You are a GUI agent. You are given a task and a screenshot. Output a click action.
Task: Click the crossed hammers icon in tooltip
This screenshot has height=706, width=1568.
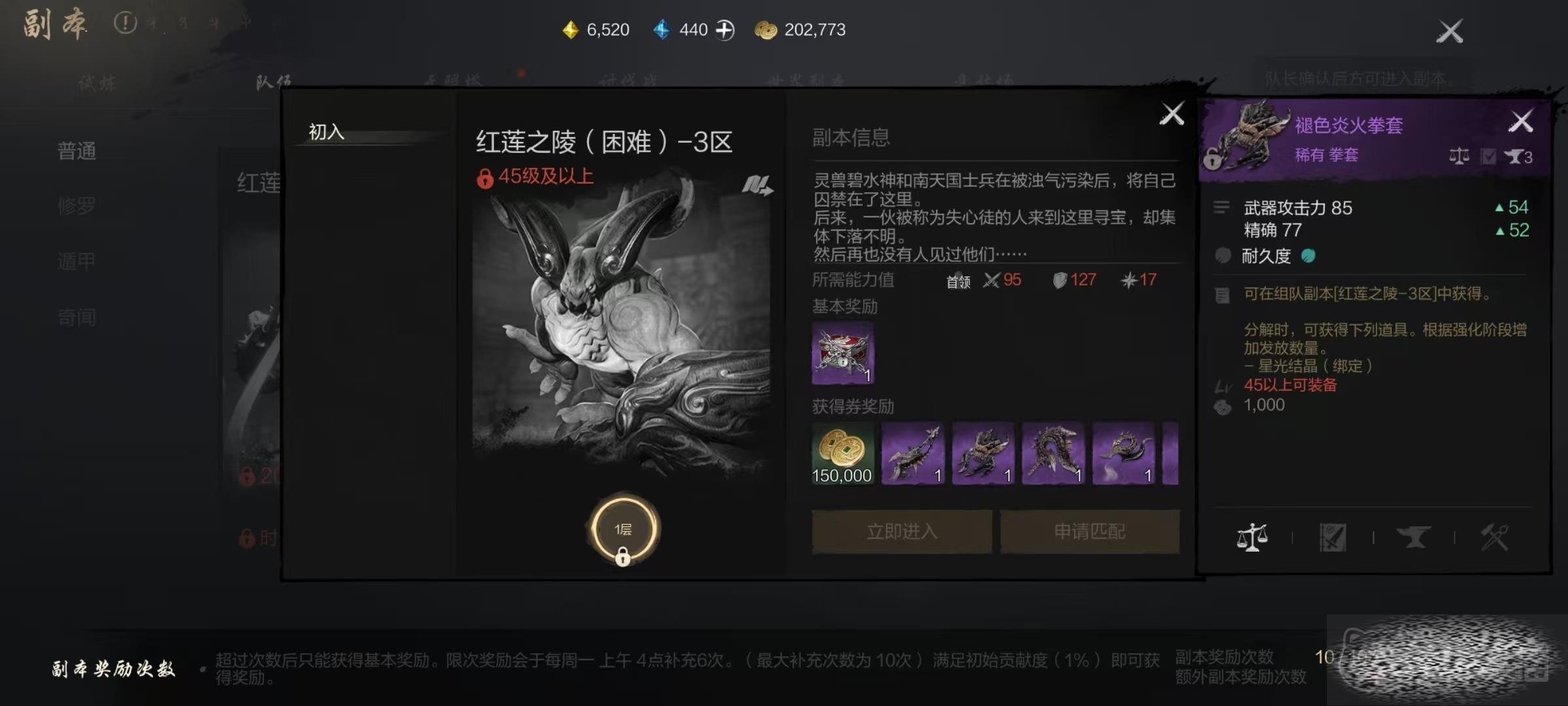(x=1494, y=537)
